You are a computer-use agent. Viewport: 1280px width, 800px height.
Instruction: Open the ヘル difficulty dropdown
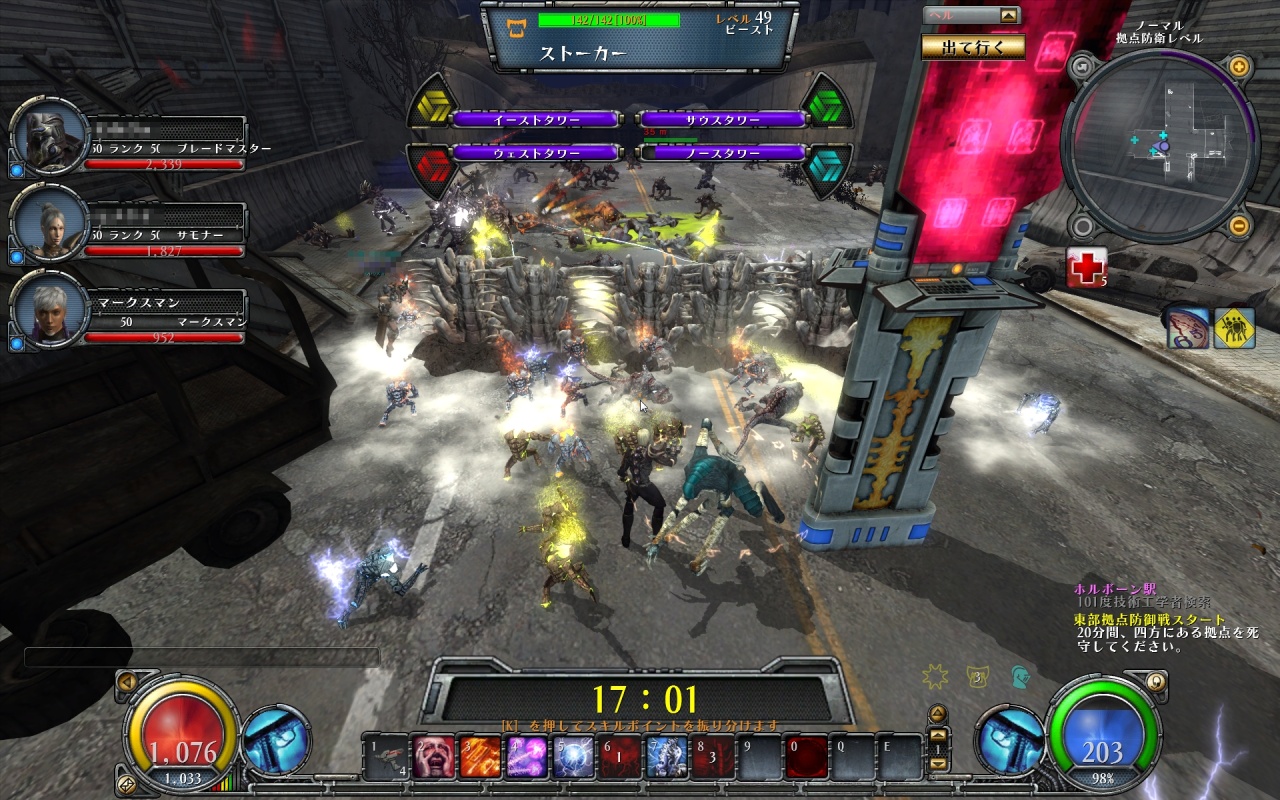tap(1009, 15)
